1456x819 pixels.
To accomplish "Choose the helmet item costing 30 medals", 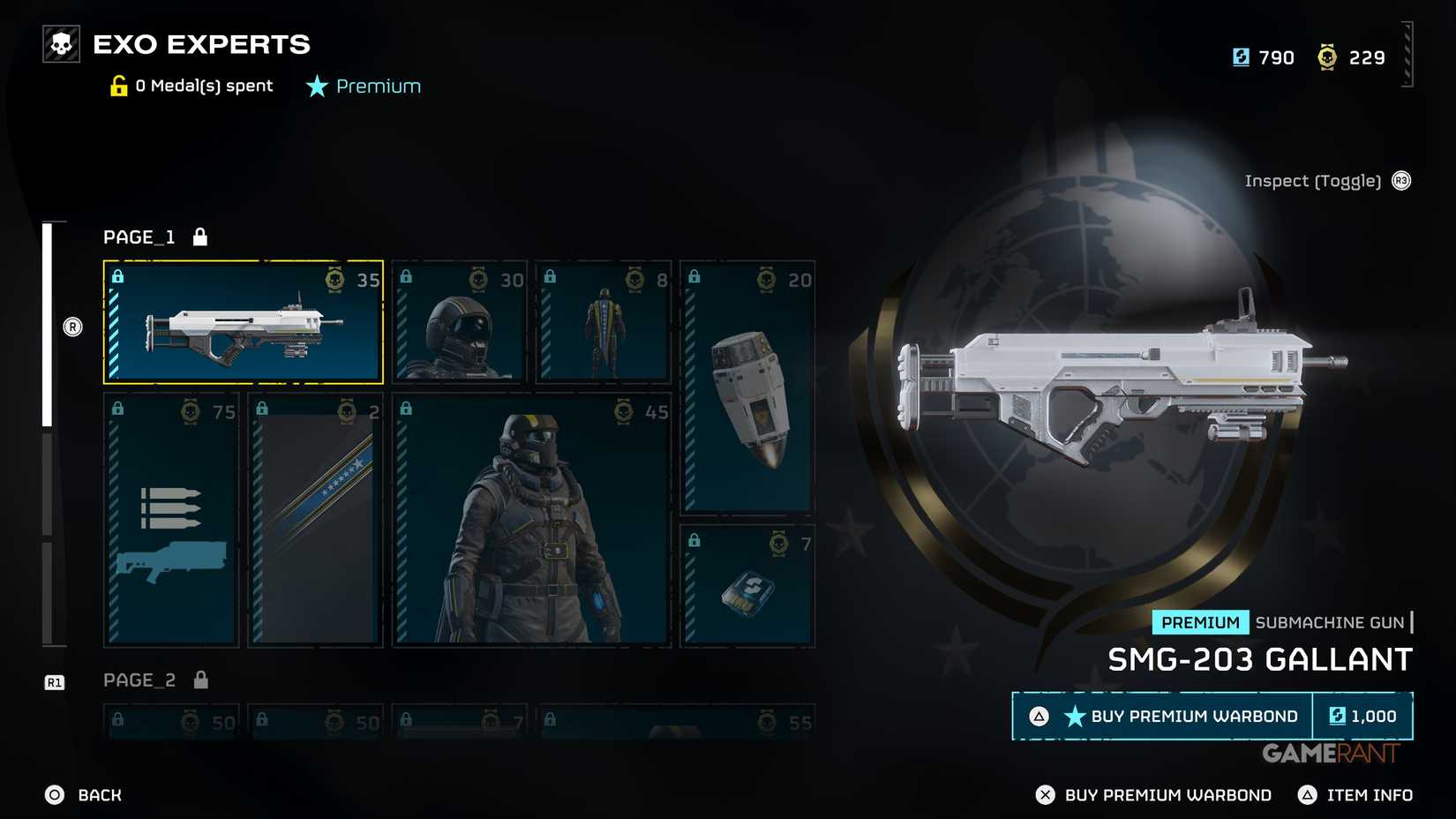I will tap(460, 322).
